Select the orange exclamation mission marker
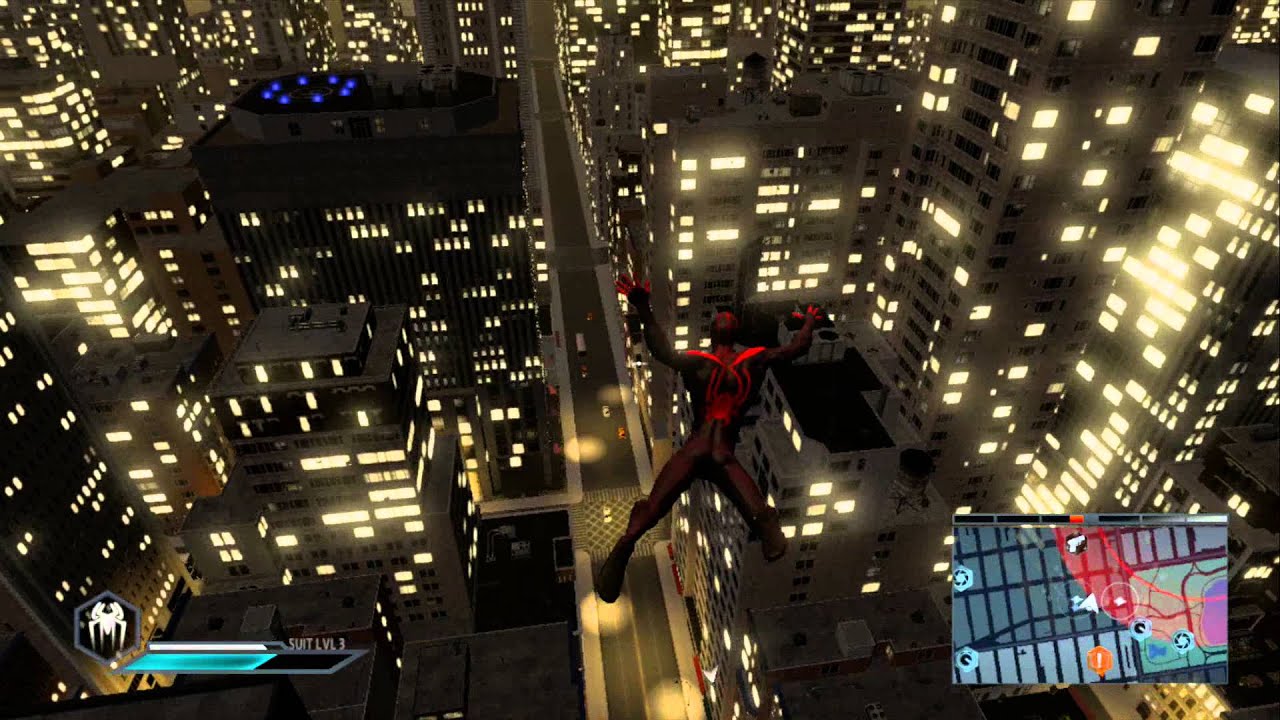The image size is (1280, 720). 1100,659
